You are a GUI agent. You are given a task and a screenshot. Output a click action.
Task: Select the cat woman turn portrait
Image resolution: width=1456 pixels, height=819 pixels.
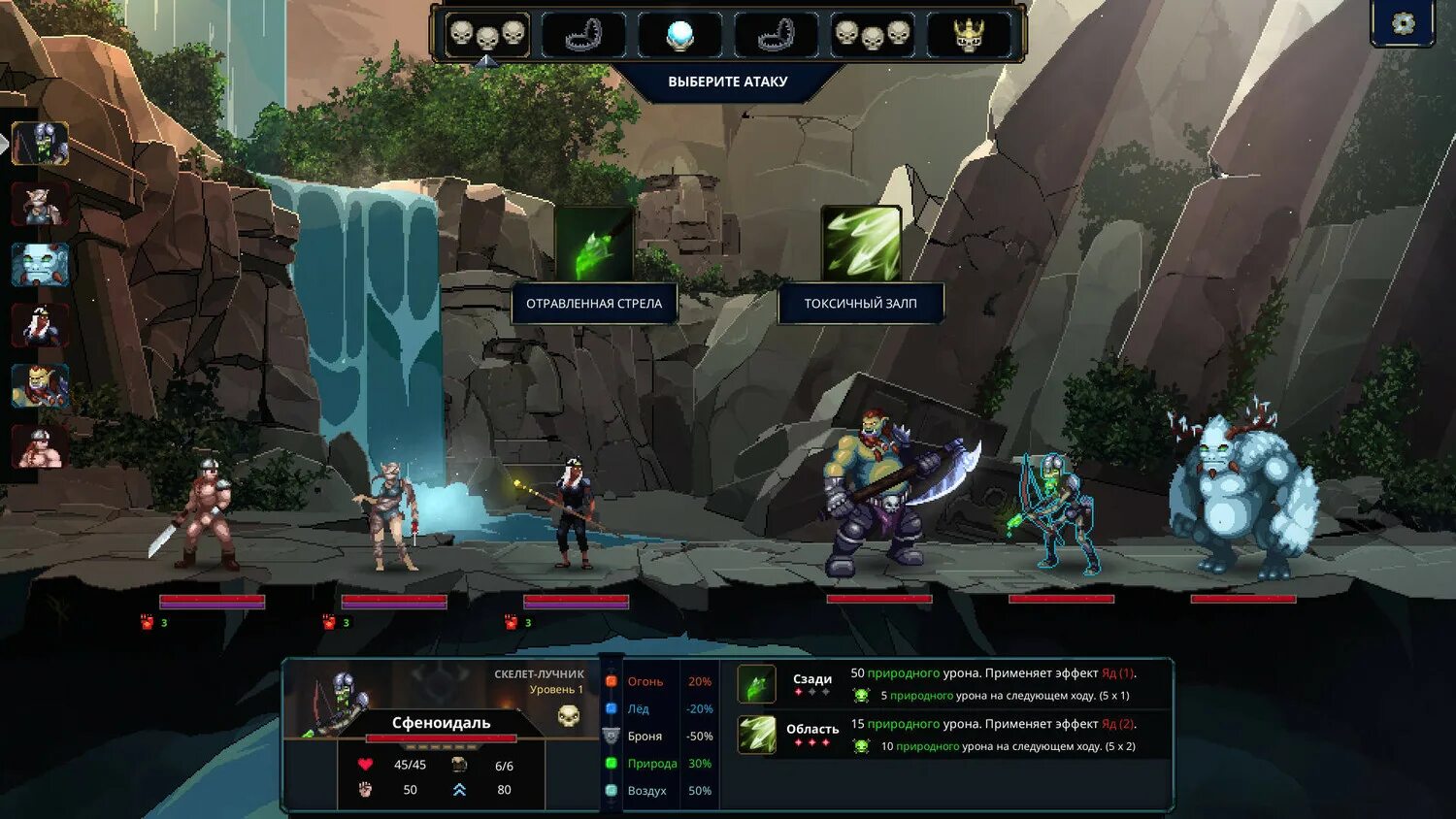tap(40, 204)
